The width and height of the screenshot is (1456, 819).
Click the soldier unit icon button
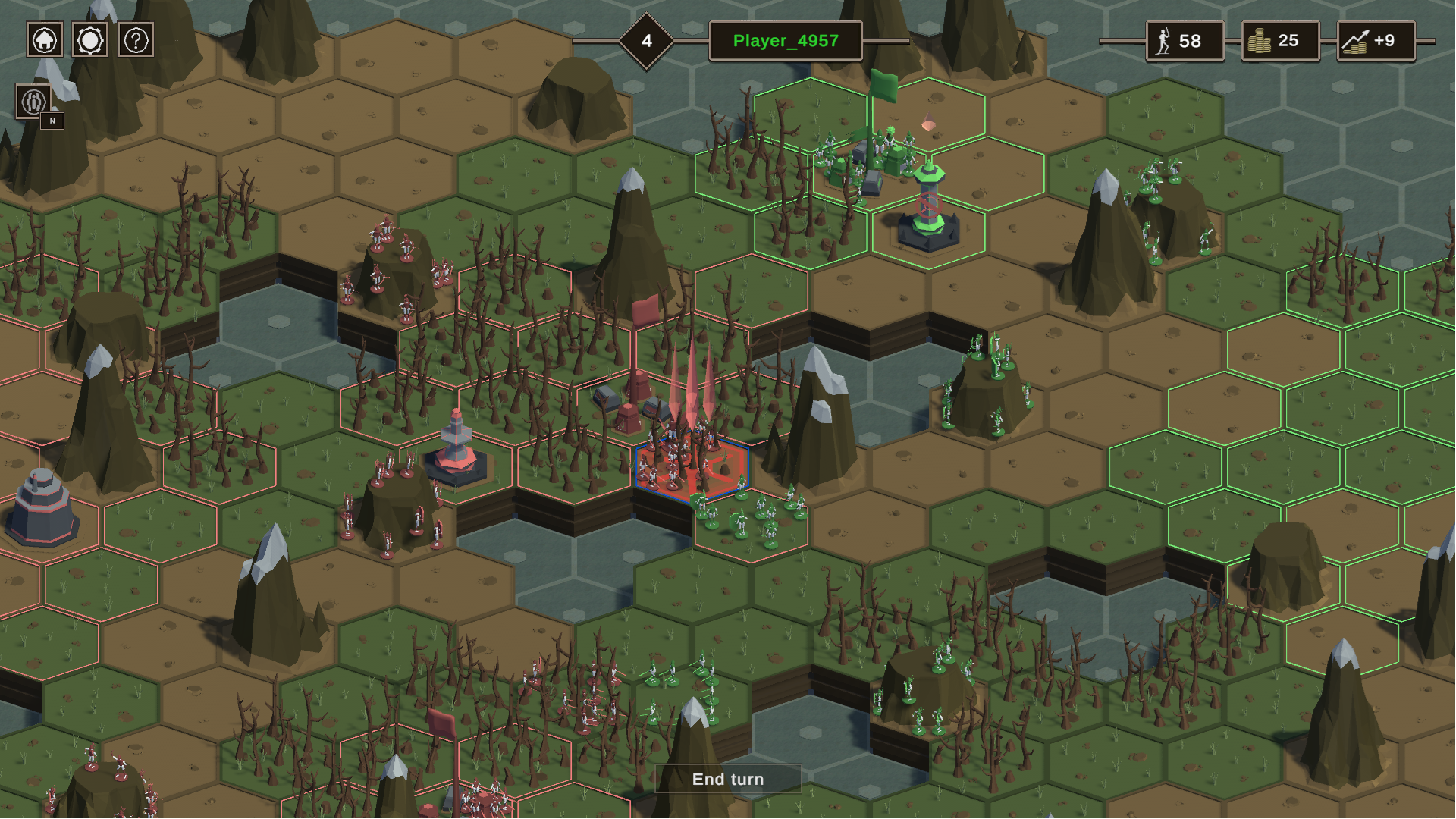34,101
